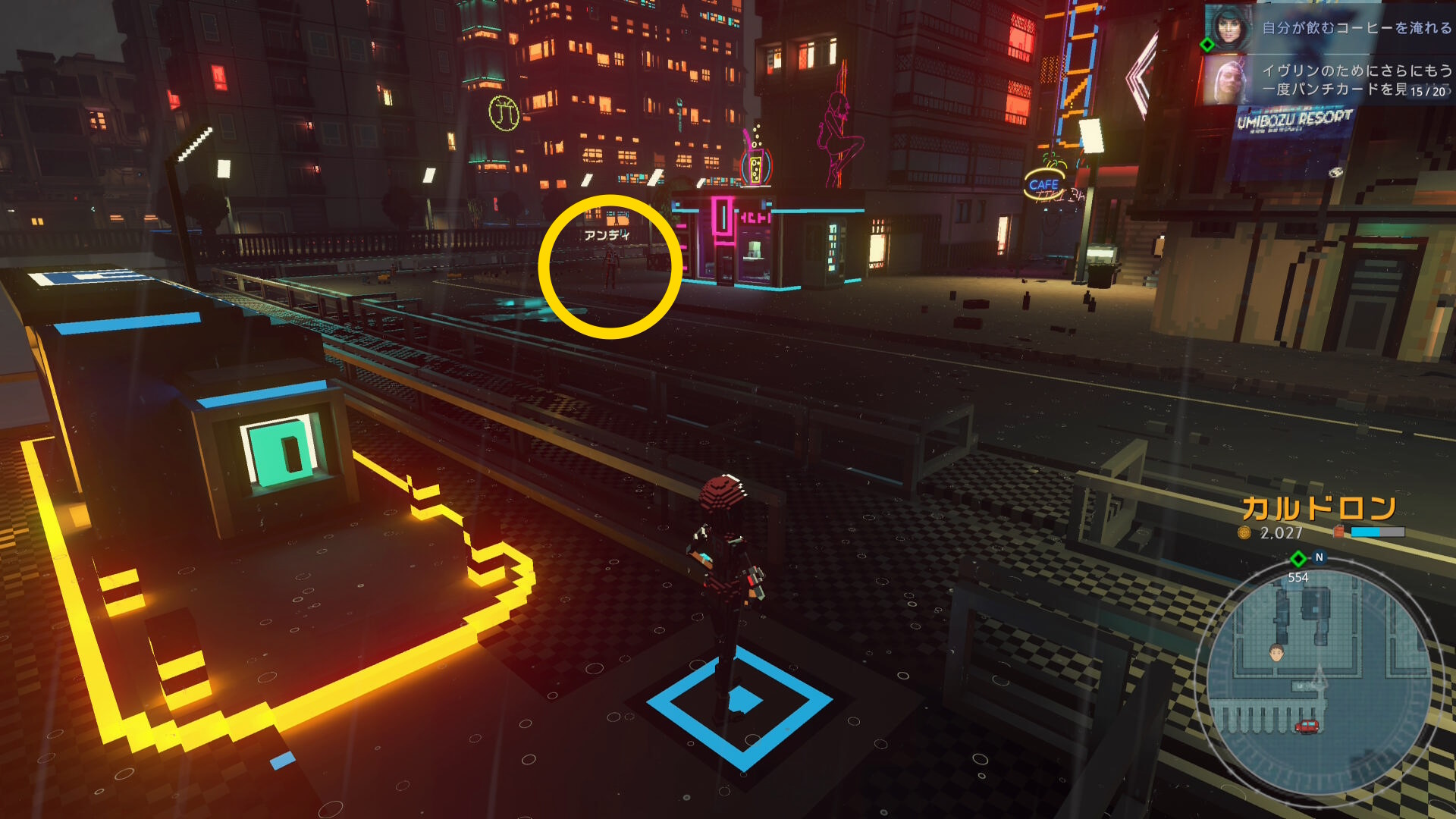Select the red car marker on the minimap
1456x819 pixels.
[1307, 726]
